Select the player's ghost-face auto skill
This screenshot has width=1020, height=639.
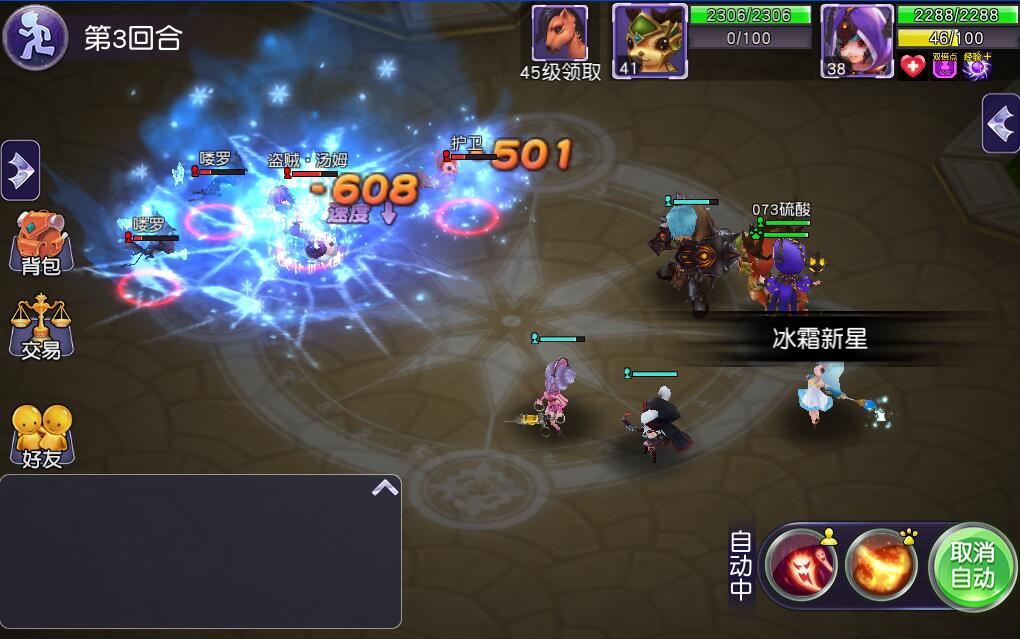pos(801,566)
